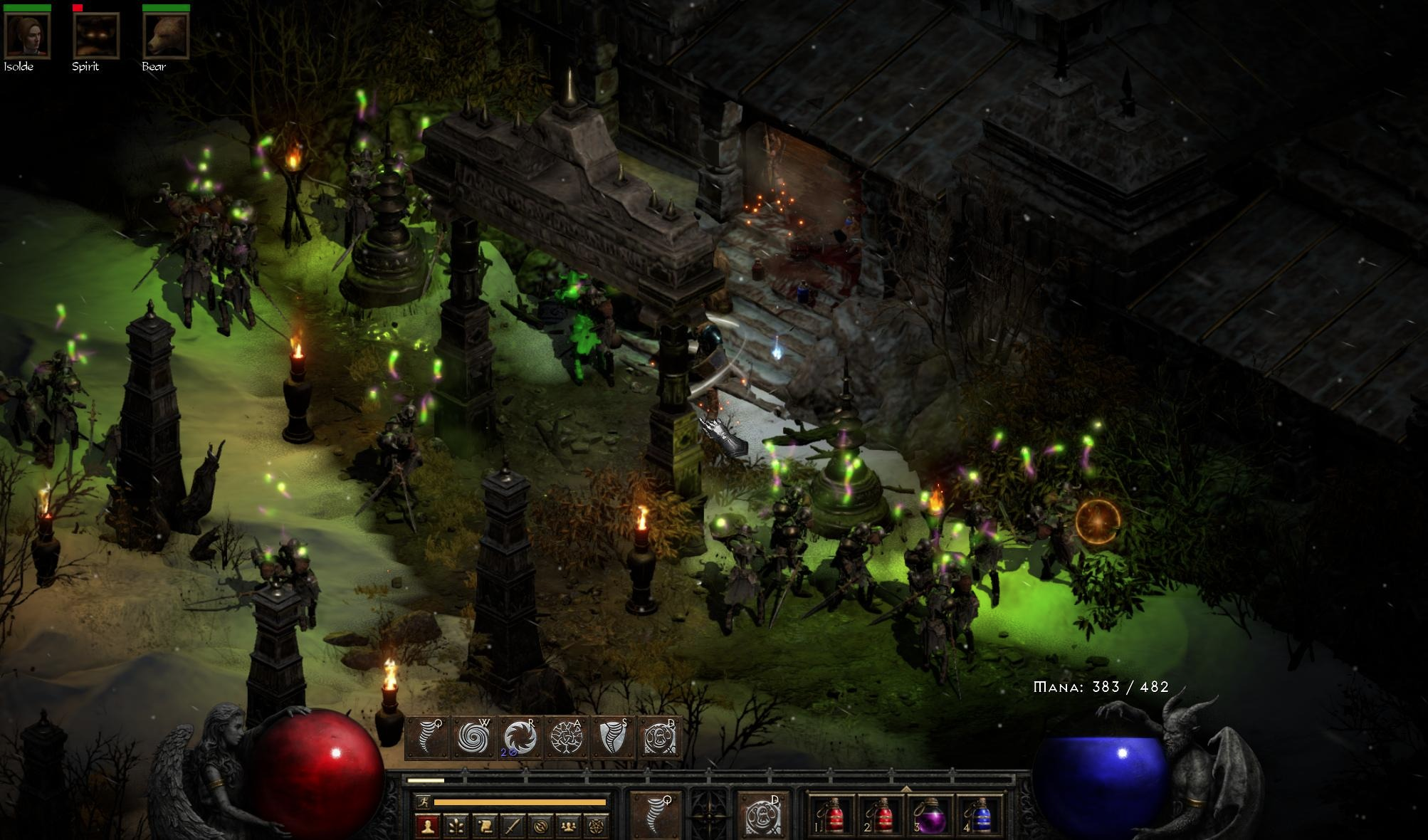Open the pentagram game menu button
This screenshot has height=840, width=1428.
point(595,826)
